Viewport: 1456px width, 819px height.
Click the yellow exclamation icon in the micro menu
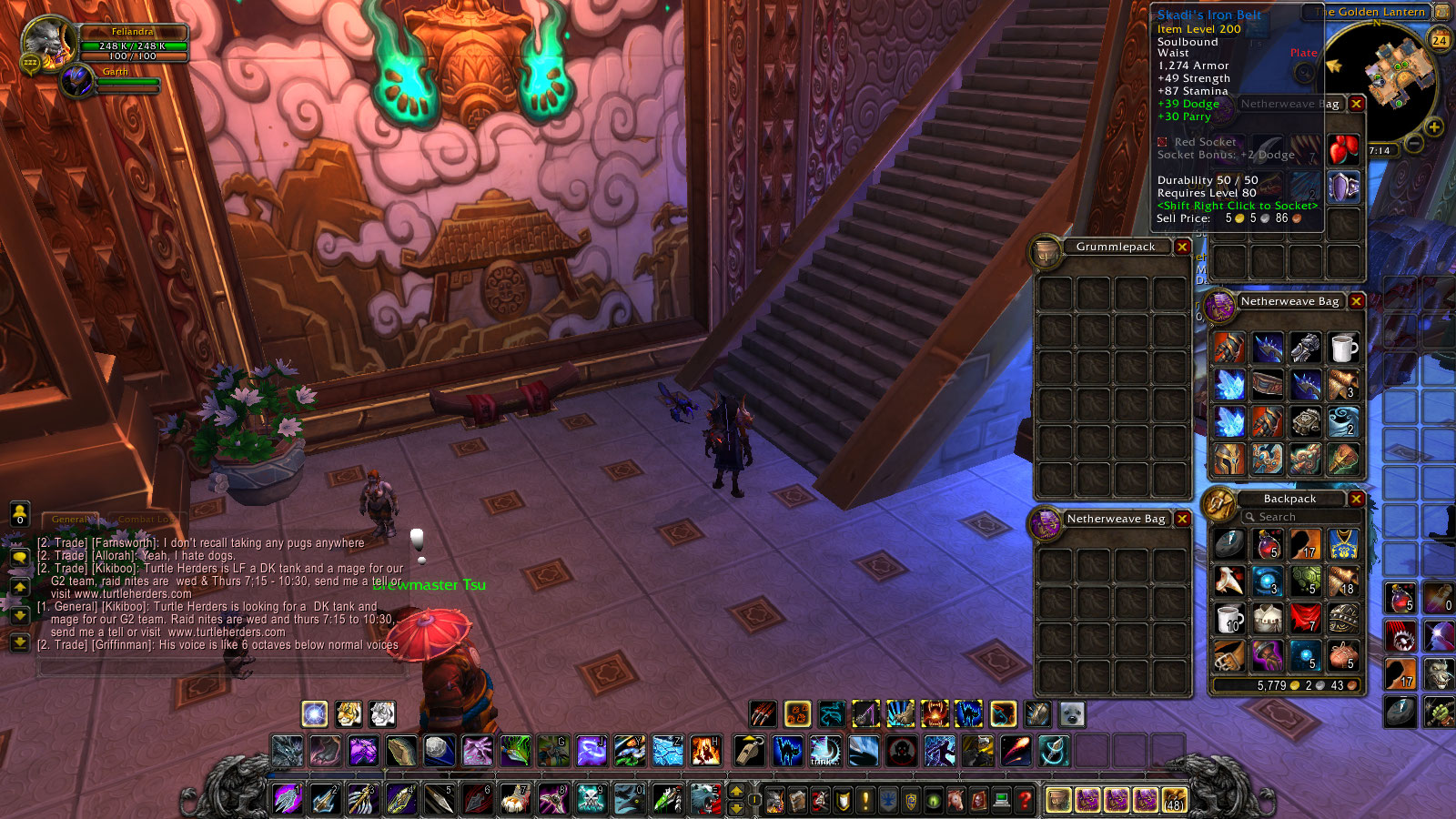(x=865, y=801)
